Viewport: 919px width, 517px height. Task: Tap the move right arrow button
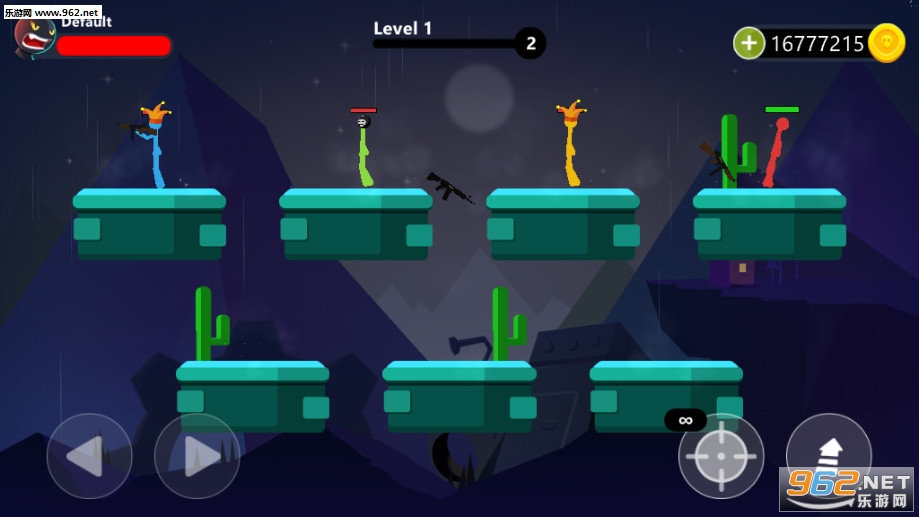point(197,456)
